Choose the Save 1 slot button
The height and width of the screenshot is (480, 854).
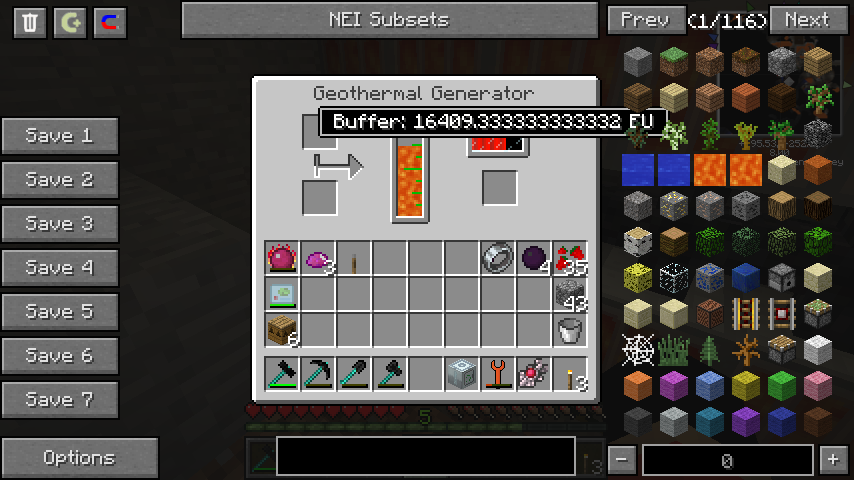[x=60, y=136]
